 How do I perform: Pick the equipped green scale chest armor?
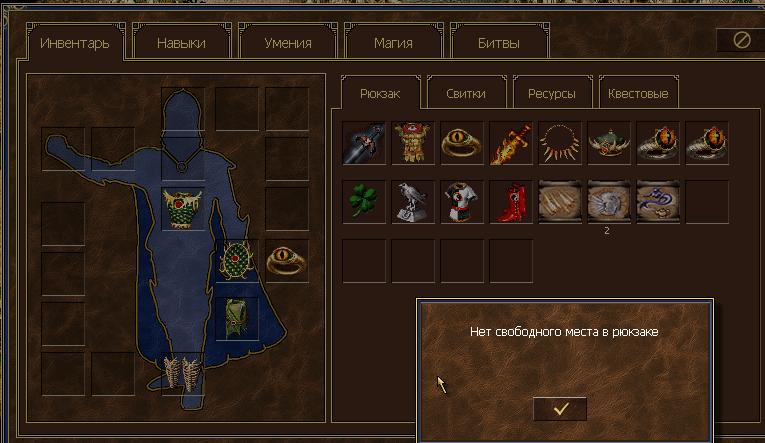pos(182,208)
